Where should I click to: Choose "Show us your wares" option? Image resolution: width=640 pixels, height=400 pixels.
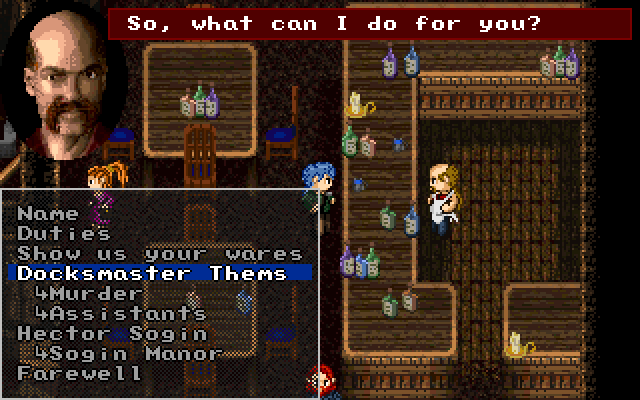click(x=160, y=253)
